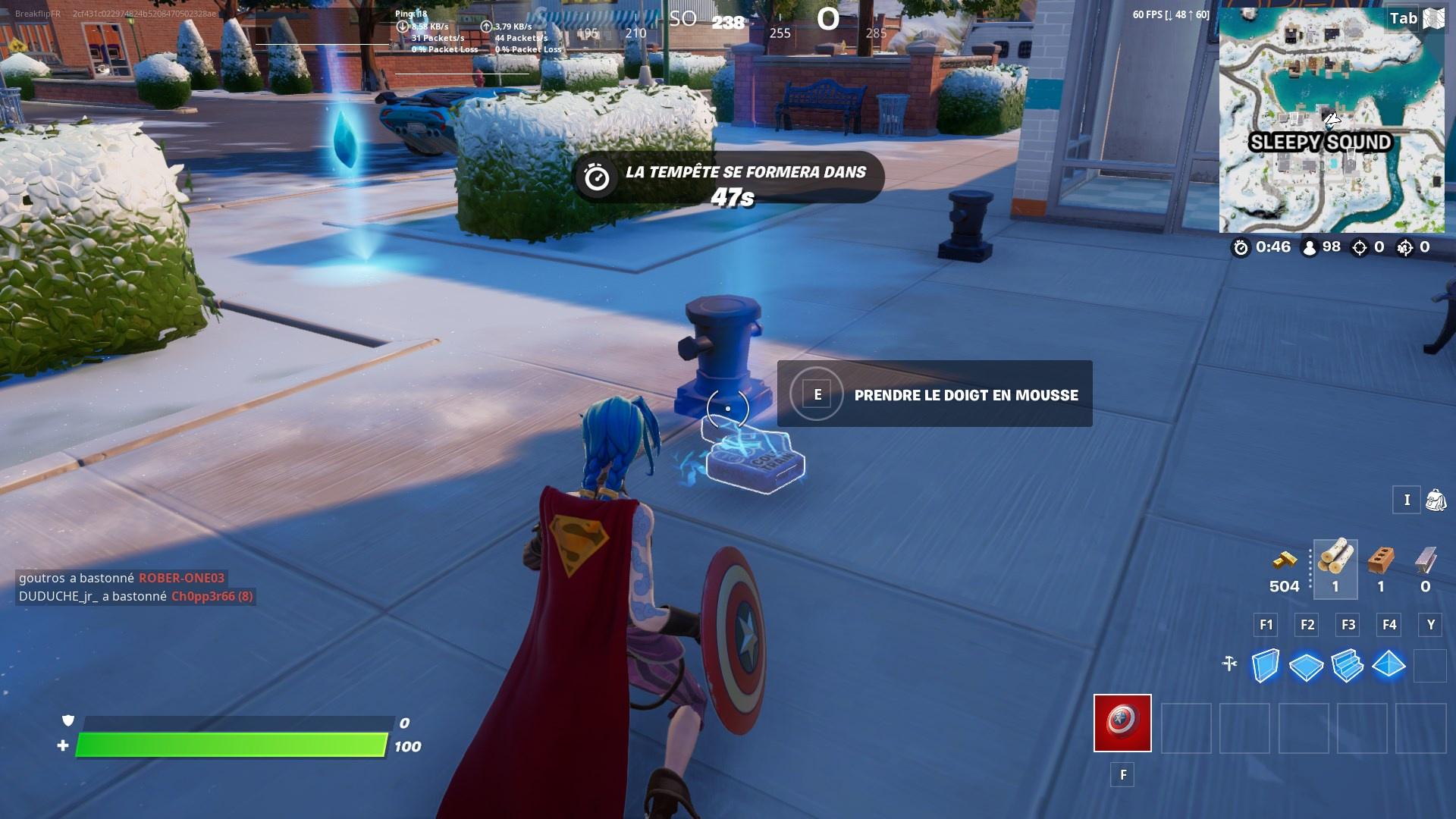Select the stairs building piece

pos(1348,666)
